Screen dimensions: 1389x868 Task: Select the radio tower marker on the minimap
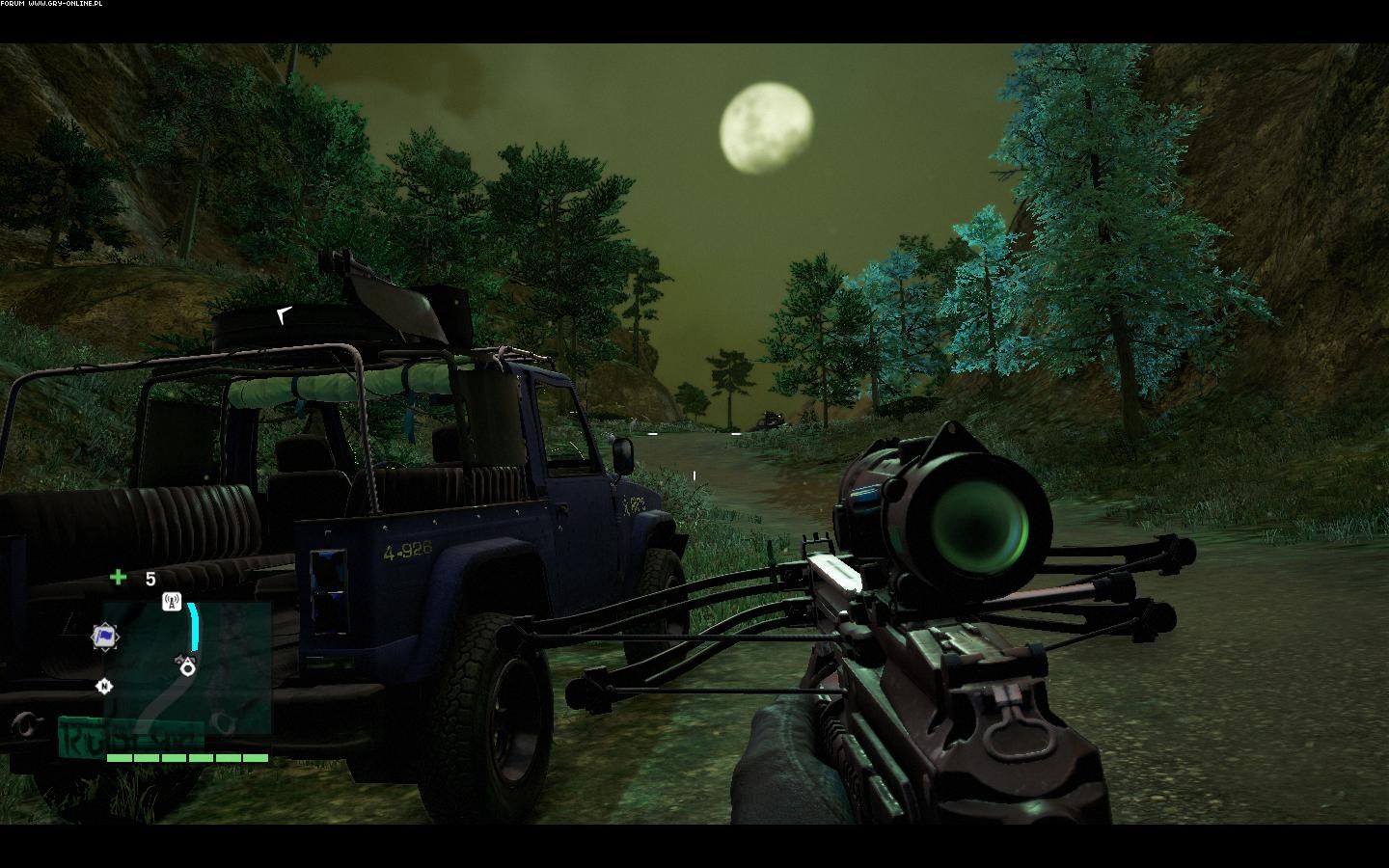click(172, 603)
